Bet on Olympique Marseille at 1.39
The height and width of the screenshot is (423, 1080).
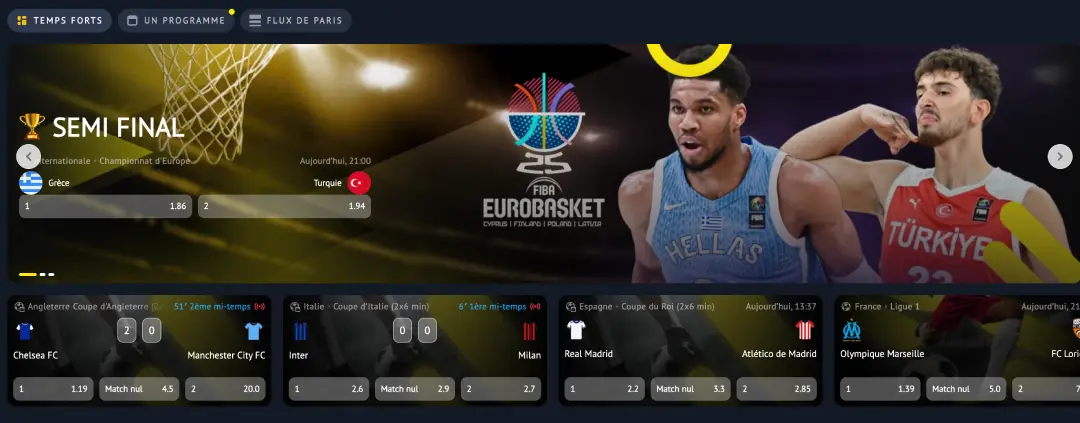tap(881, 389)
